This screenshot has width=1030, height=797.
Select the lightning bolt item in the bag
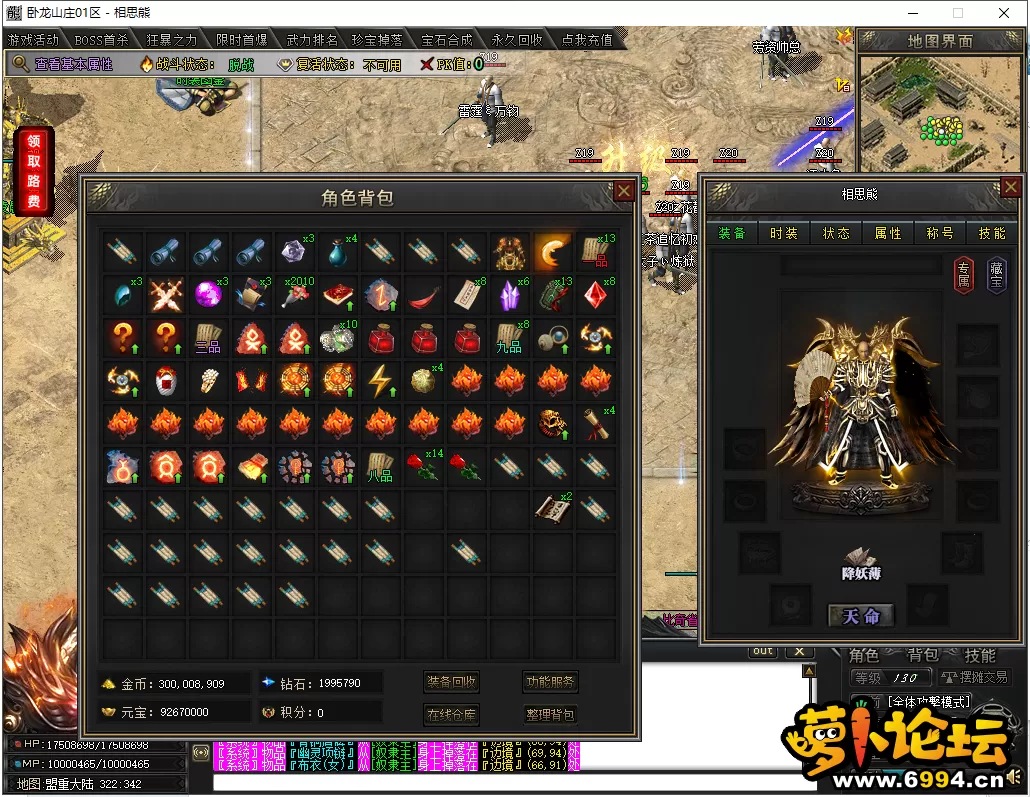point(379,380)
